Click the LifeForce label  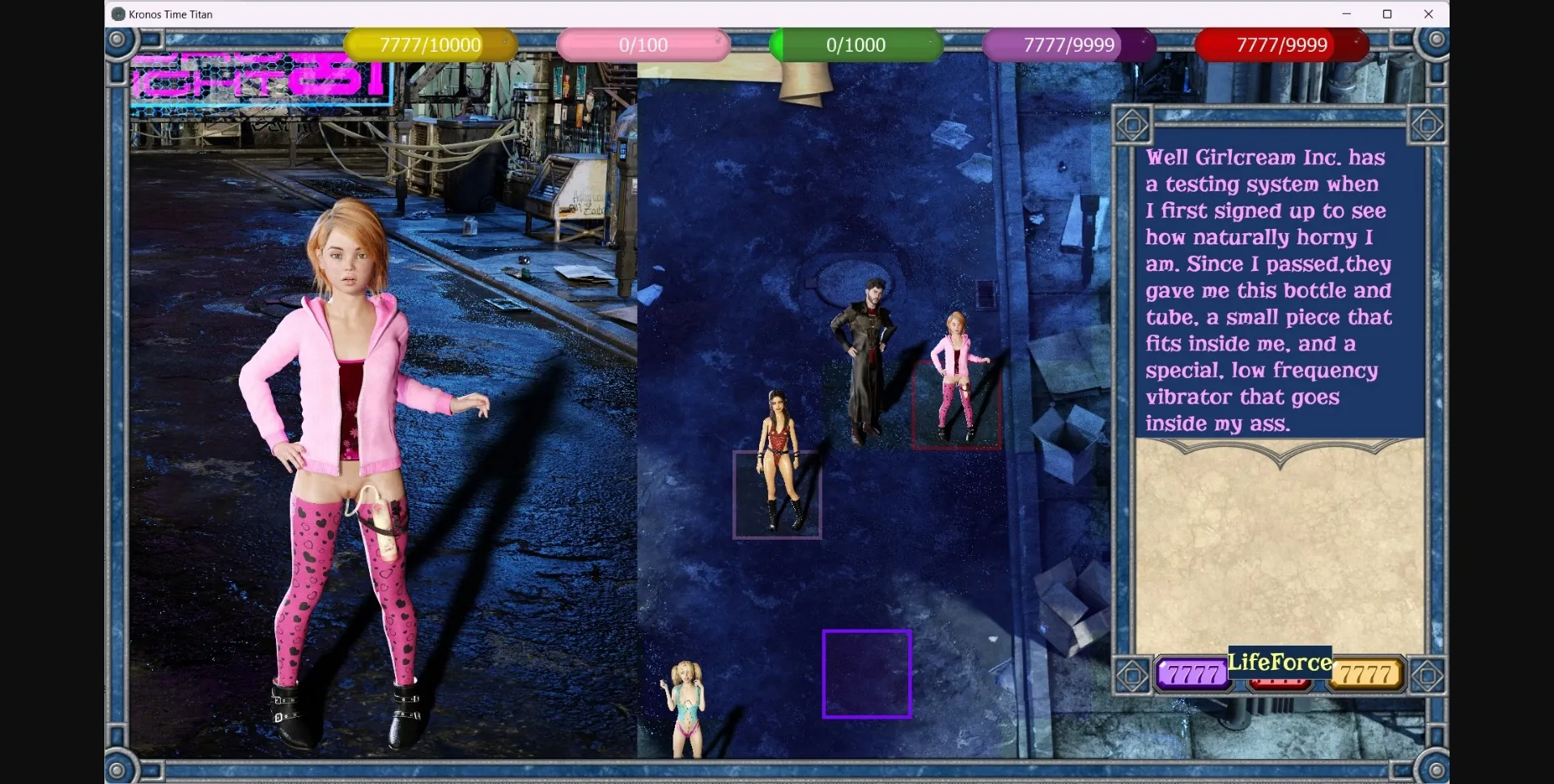click(1279, 663)
